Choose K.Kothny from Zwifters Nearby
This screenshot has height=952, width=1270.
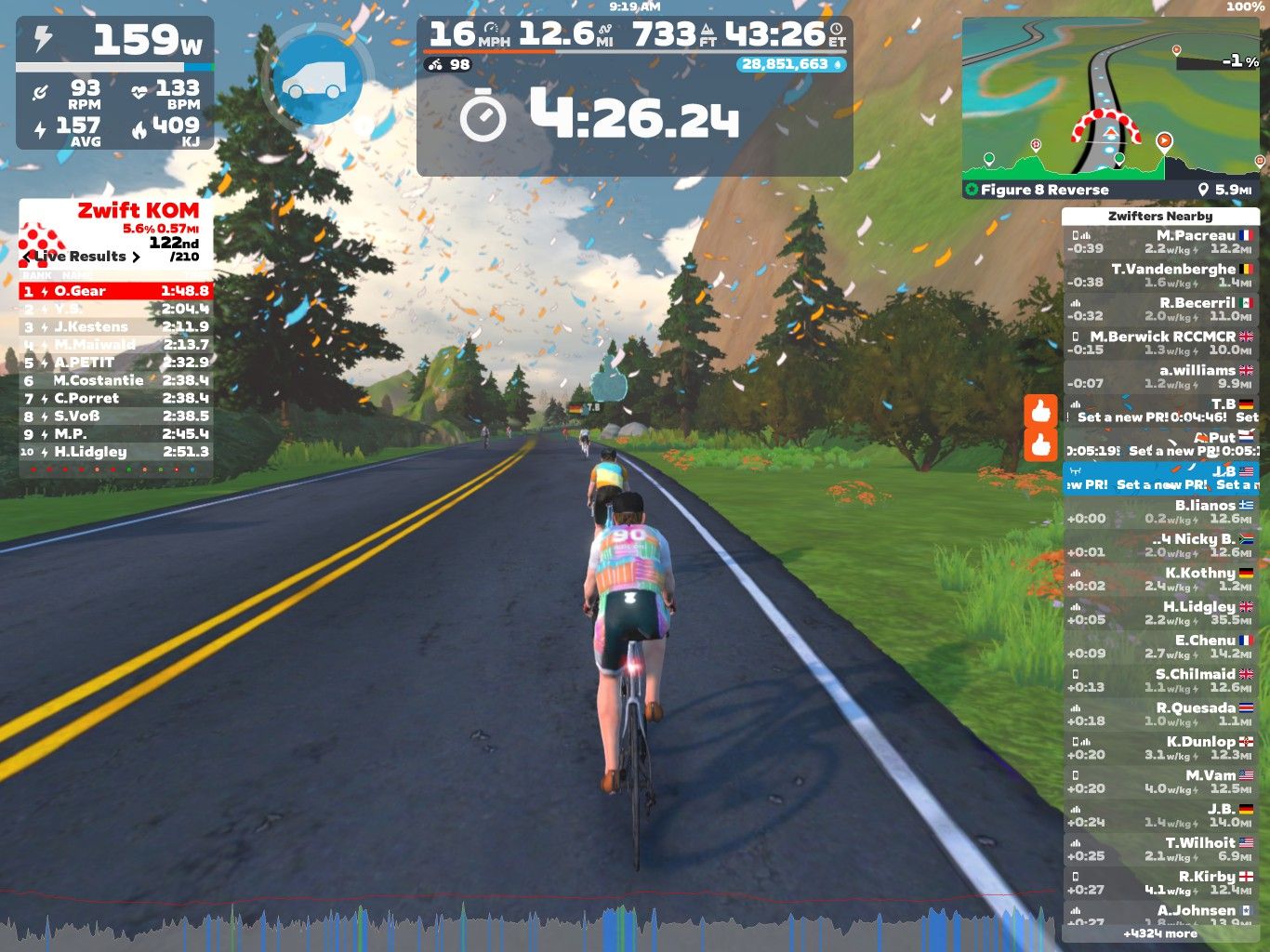tap(1160, 578)
